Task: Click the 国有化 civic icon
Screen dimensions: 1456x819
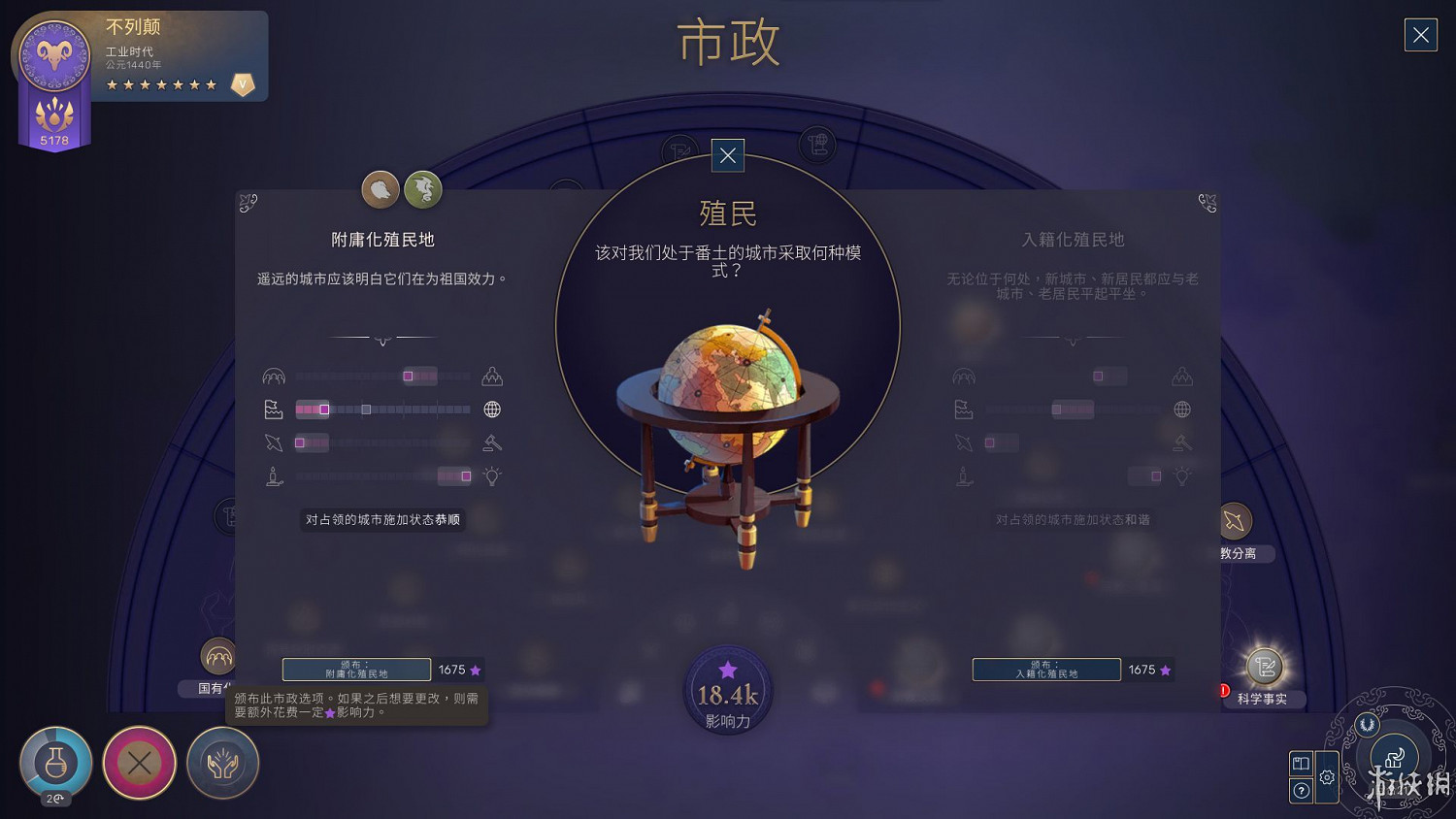Action: click(217, 655)
